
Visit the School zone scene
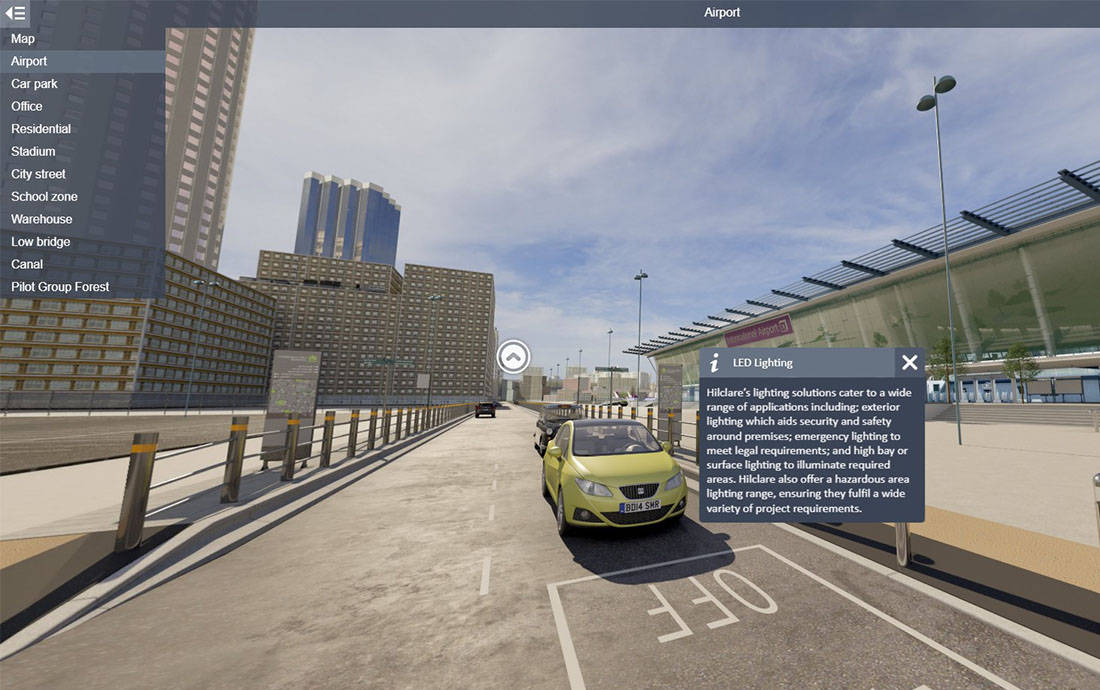coord(44,196)
